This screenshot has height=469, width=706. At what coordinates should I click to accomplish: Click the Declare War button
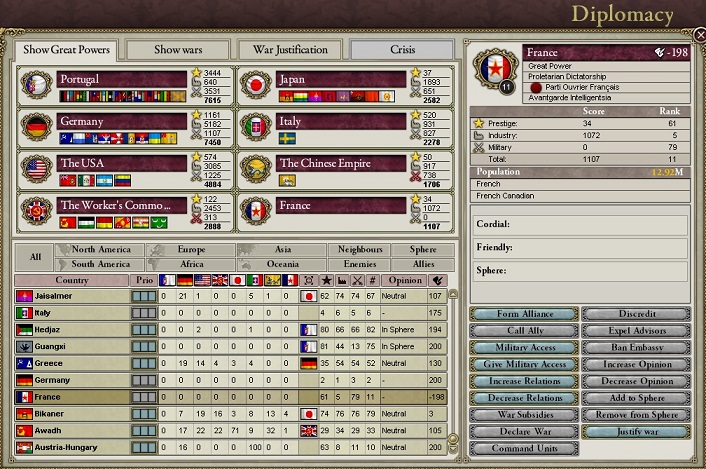pos(524,432)
